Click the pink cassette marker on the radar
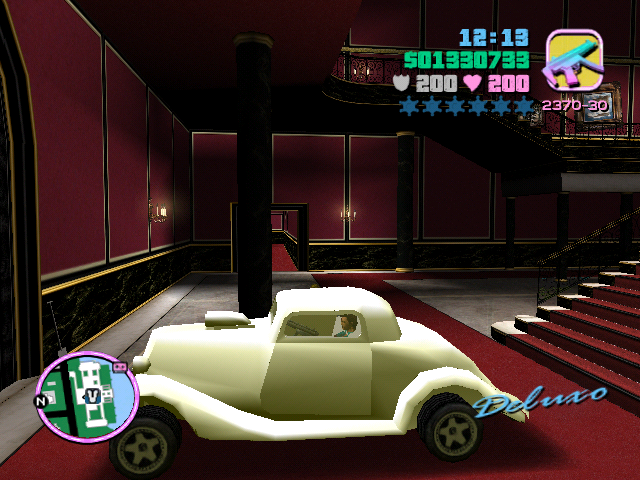640x480 pixels. tap(121, 367)
